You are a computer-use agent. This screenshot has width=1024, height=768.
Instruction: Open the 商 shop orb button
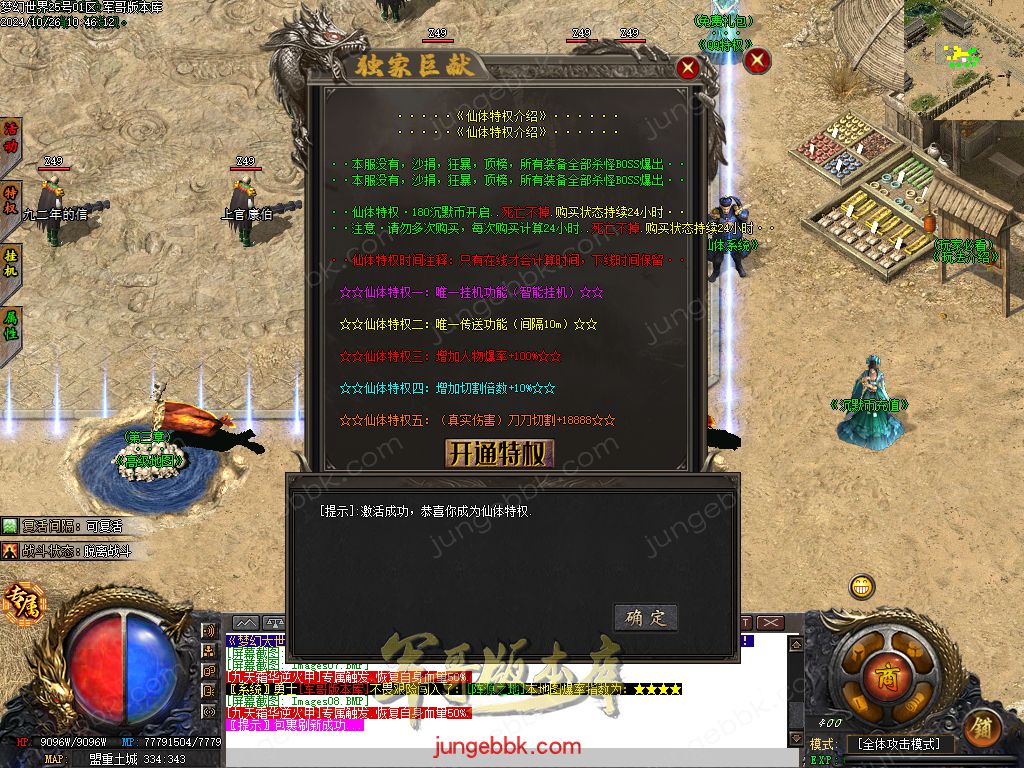(x=883, y=672)
